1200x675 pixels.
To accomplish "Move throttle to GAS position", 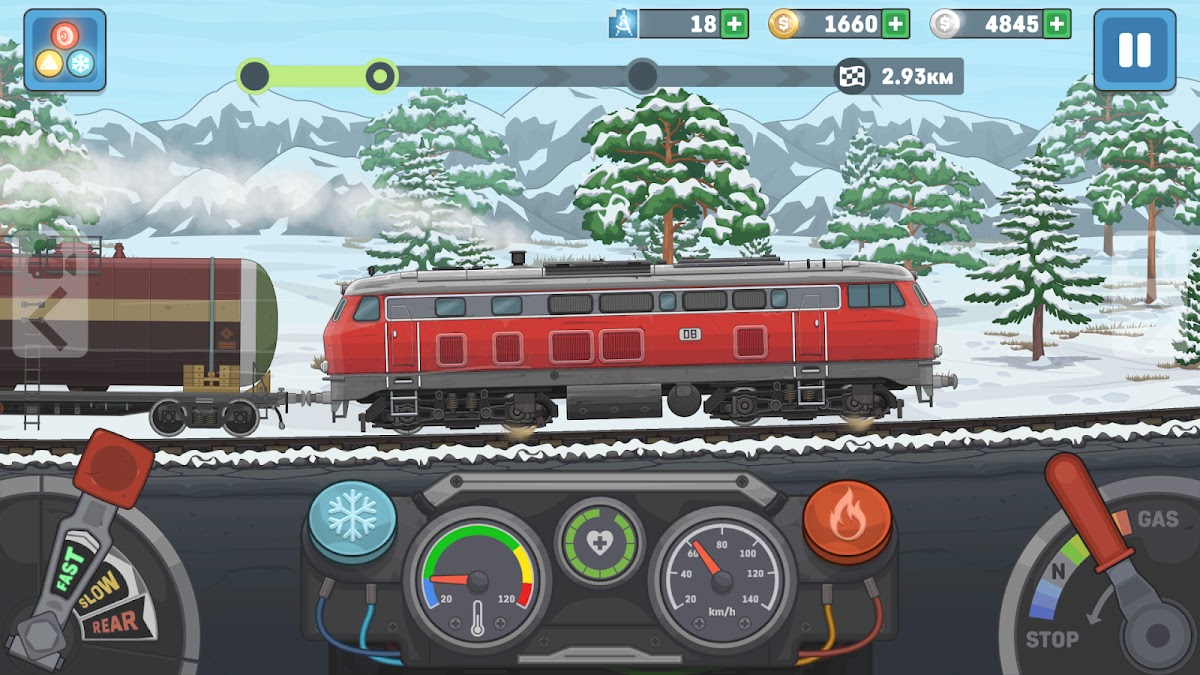I will coord(1158,519).
